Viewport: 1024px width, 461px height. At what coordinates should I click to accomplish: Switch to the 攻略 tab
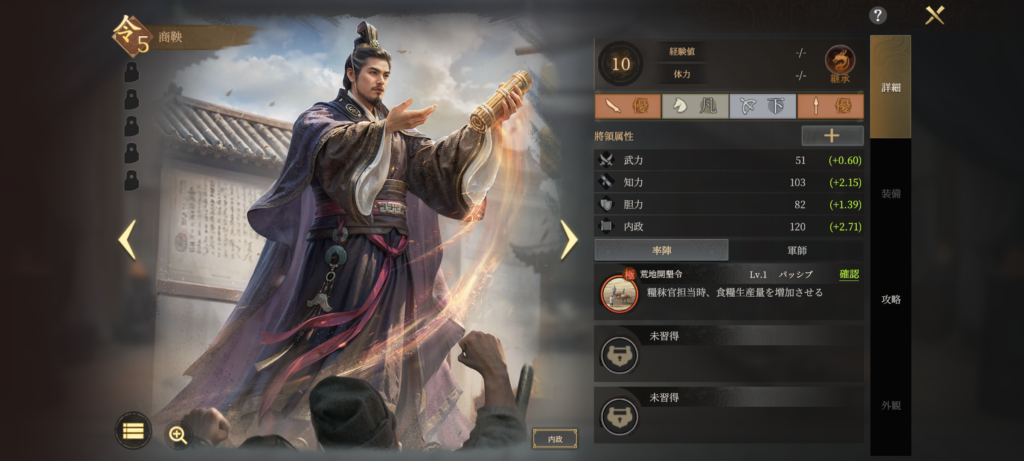pos(890,299)
